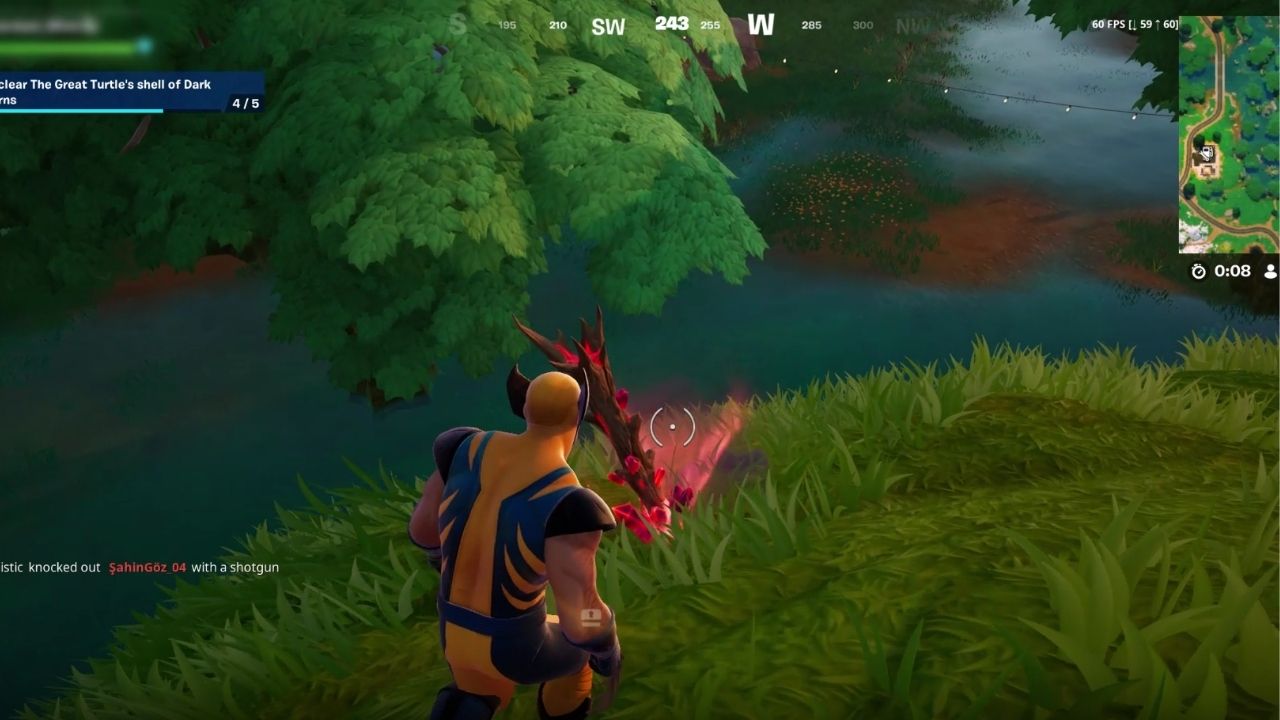The image size is (1280, 720).
Task: Click the cyan quest progress bar
Action: [80, 111]
